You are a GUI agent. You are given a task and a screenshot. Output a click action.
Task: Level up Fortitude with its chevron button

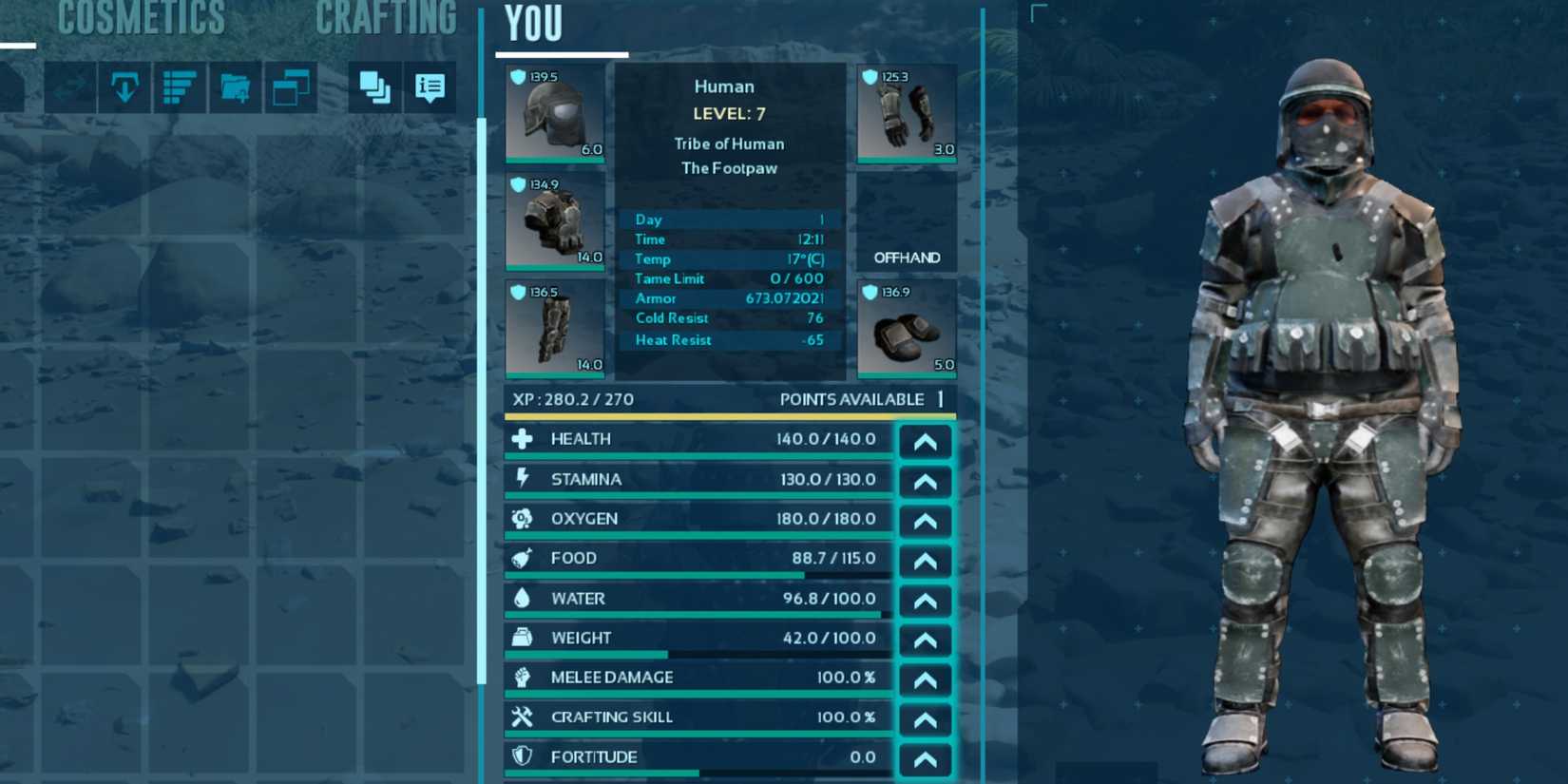click(x=924, y=757)
